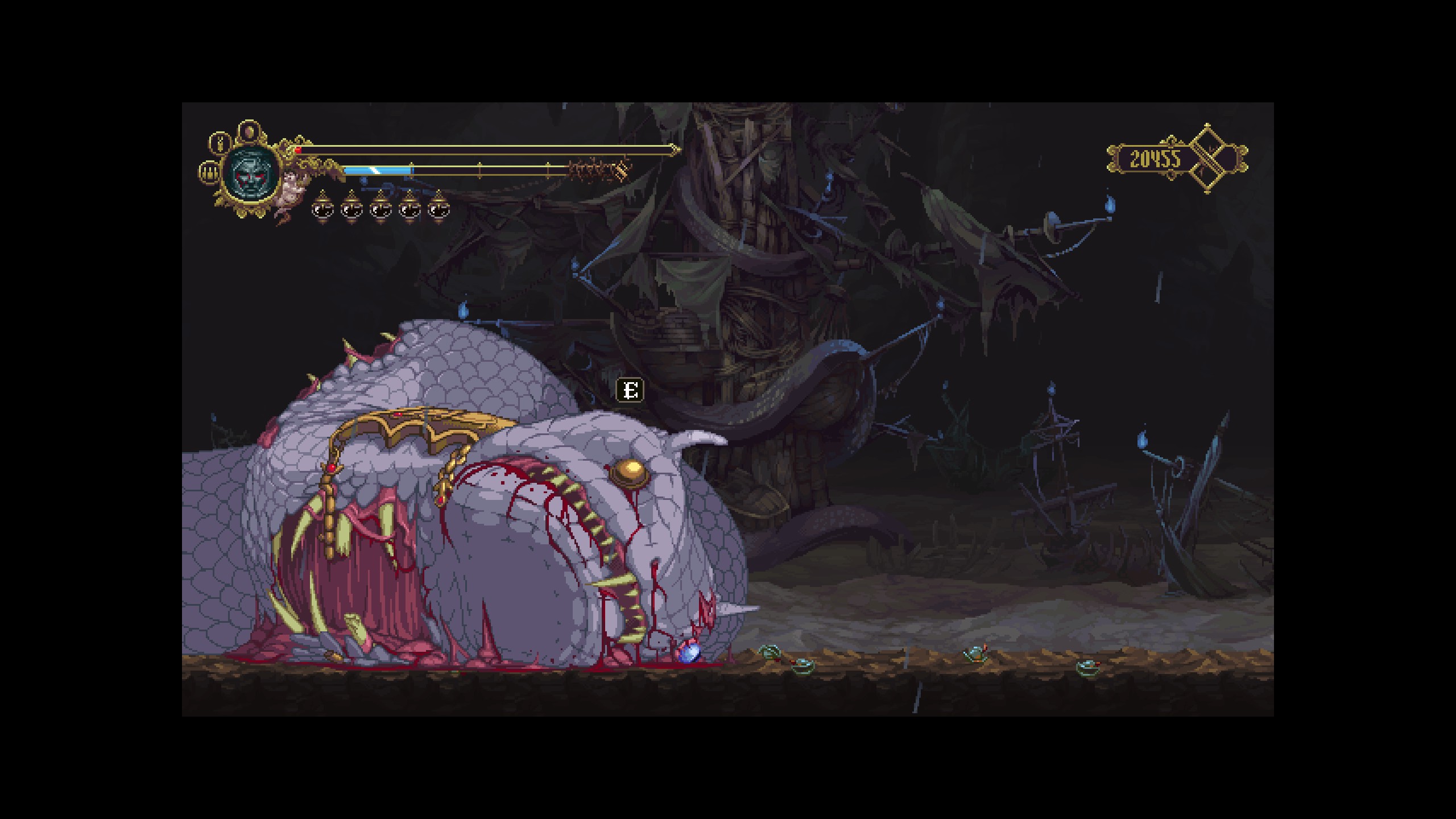
Task: Click the cherub figure beside the portrait frame
Action: tap(291, 188)
